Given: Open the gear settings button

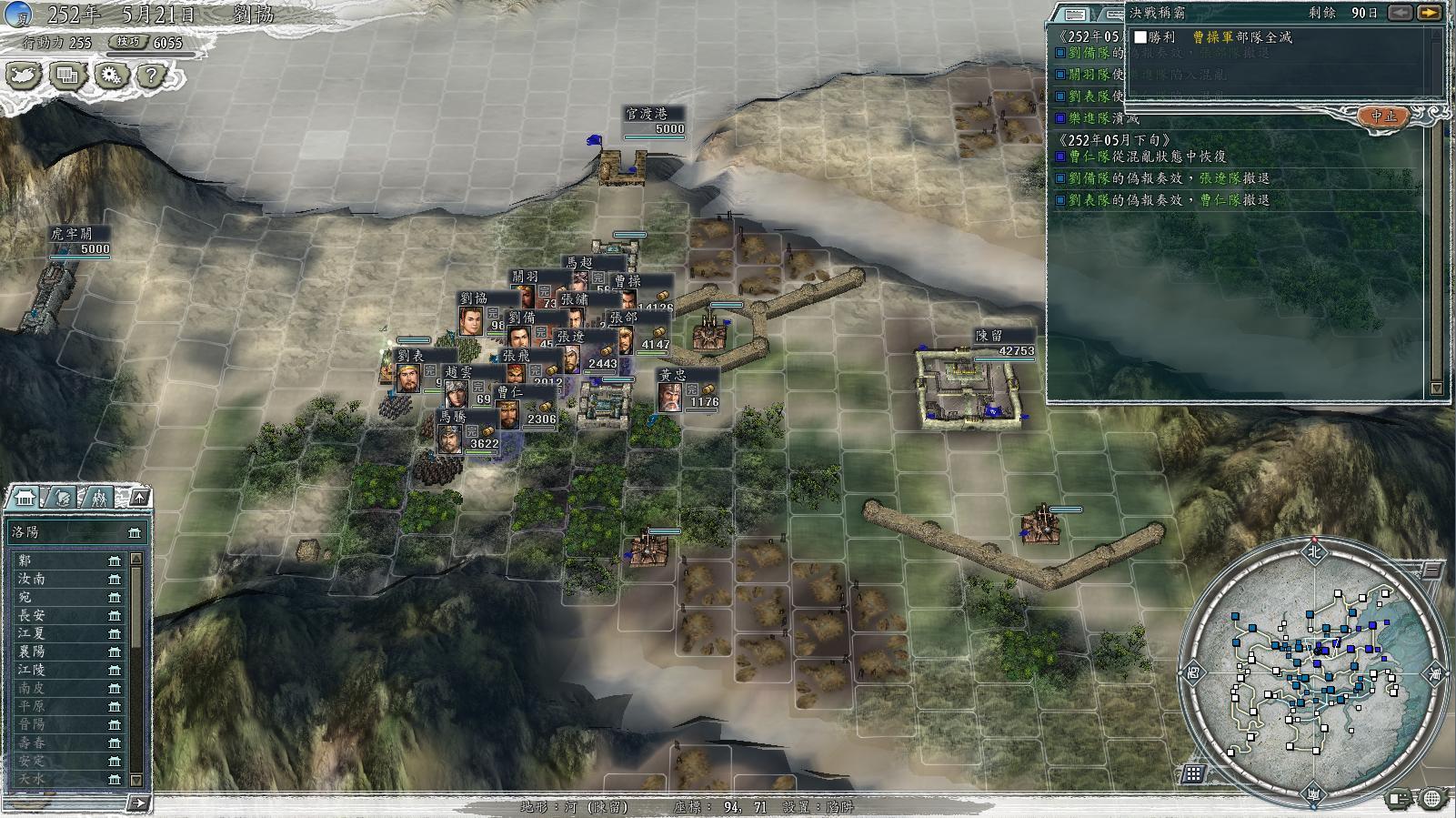Looking at the screenshot, I should tap(110, 76).
